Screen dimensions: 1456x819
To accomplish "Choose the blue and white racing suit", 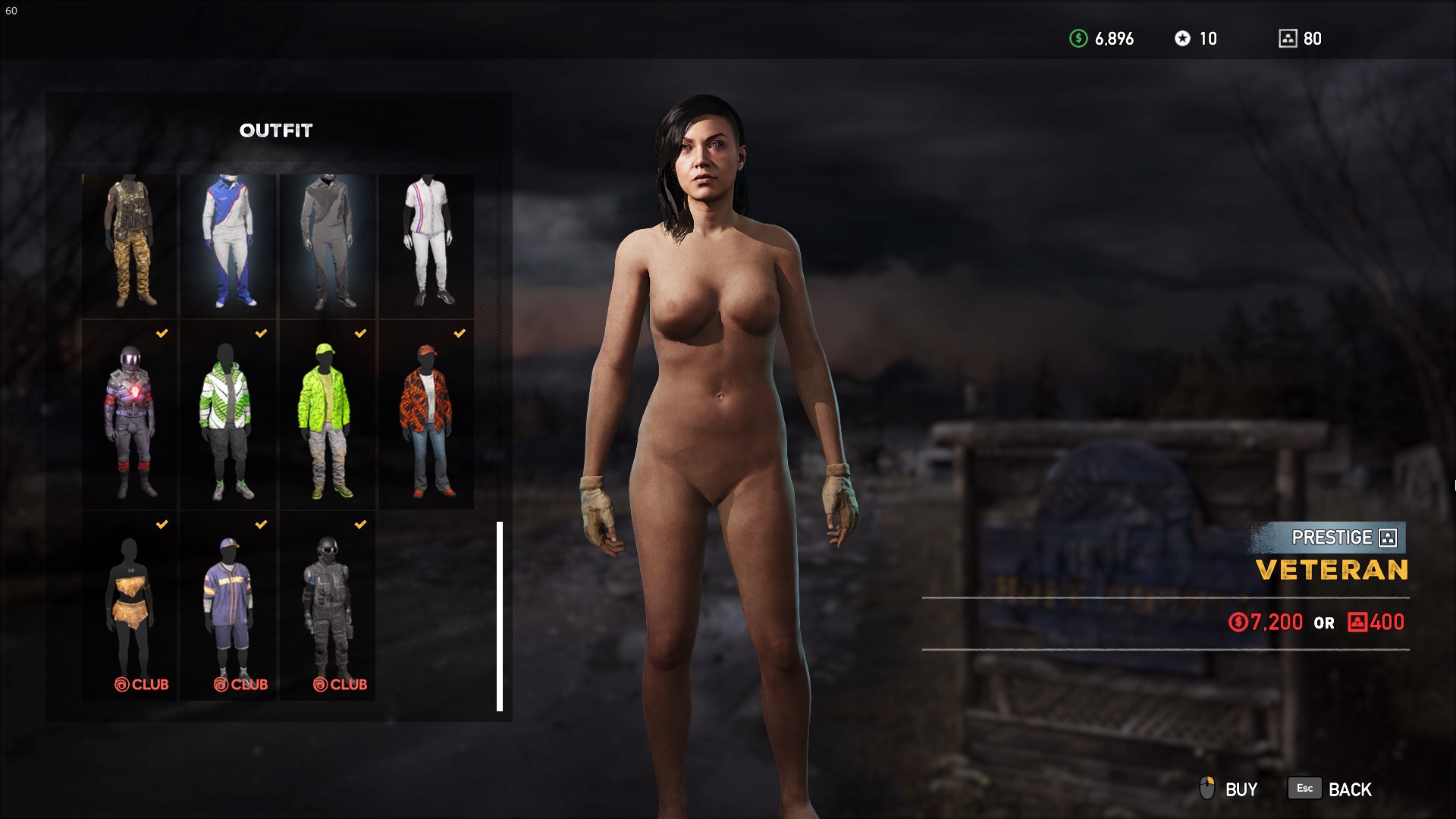I will click(228, 245).
